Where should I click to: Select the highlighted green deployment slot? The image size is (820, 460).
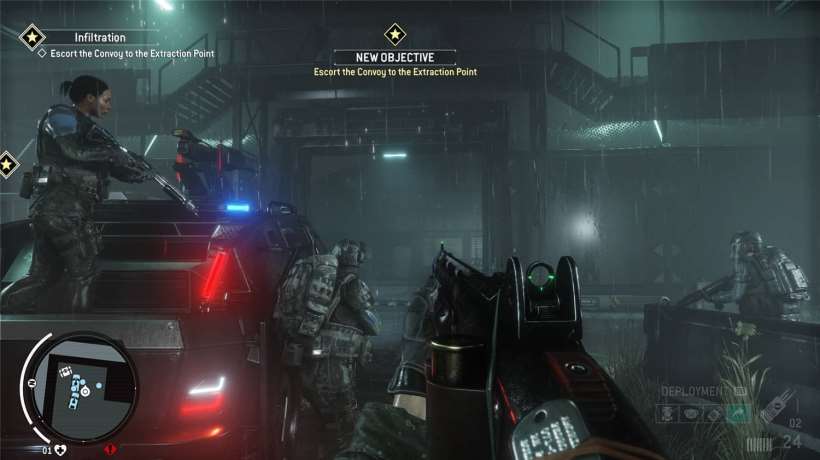(738, 412)
